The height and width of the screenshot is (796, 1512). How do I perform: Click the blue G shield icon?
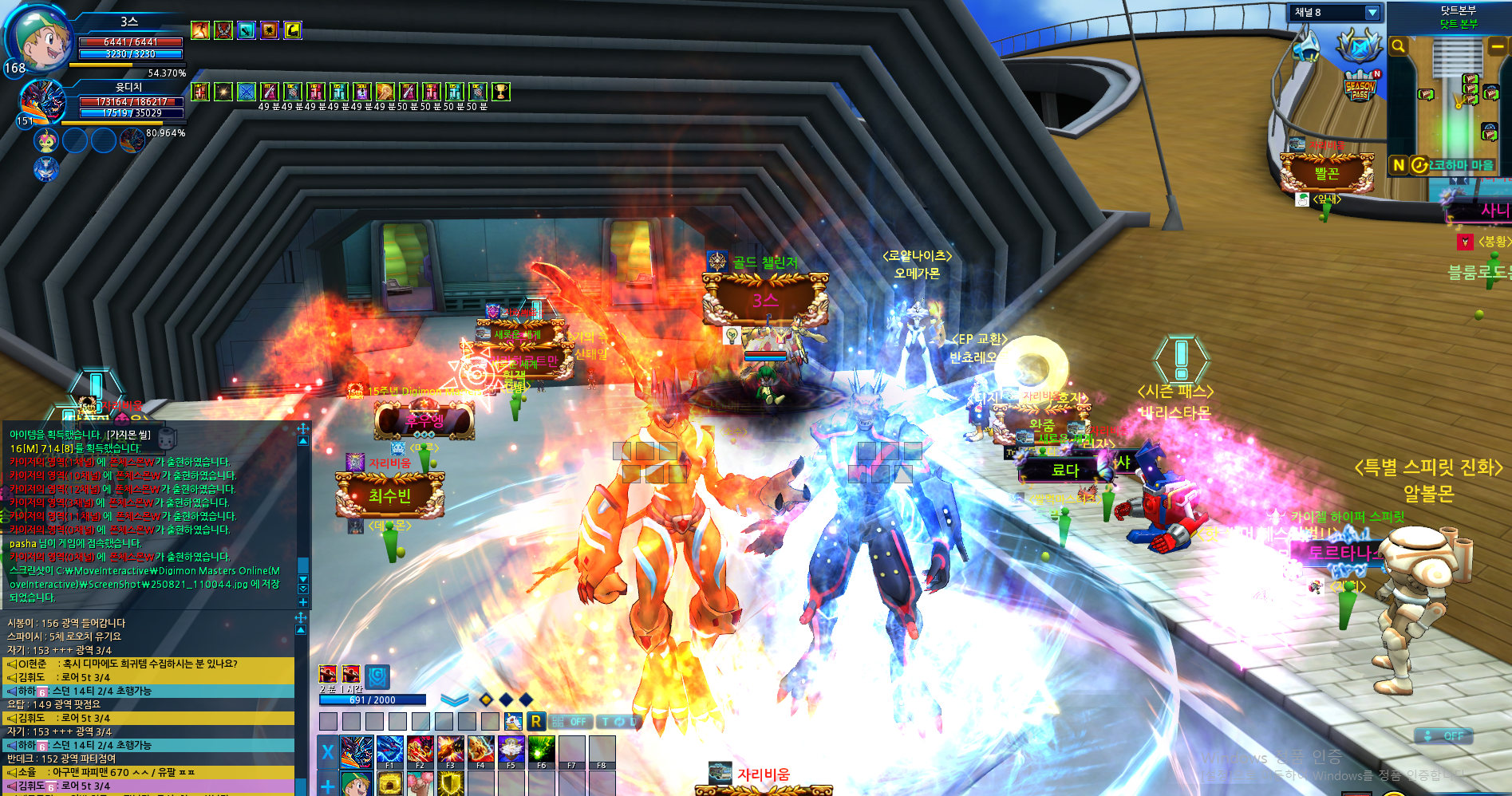tap(377, 676)
